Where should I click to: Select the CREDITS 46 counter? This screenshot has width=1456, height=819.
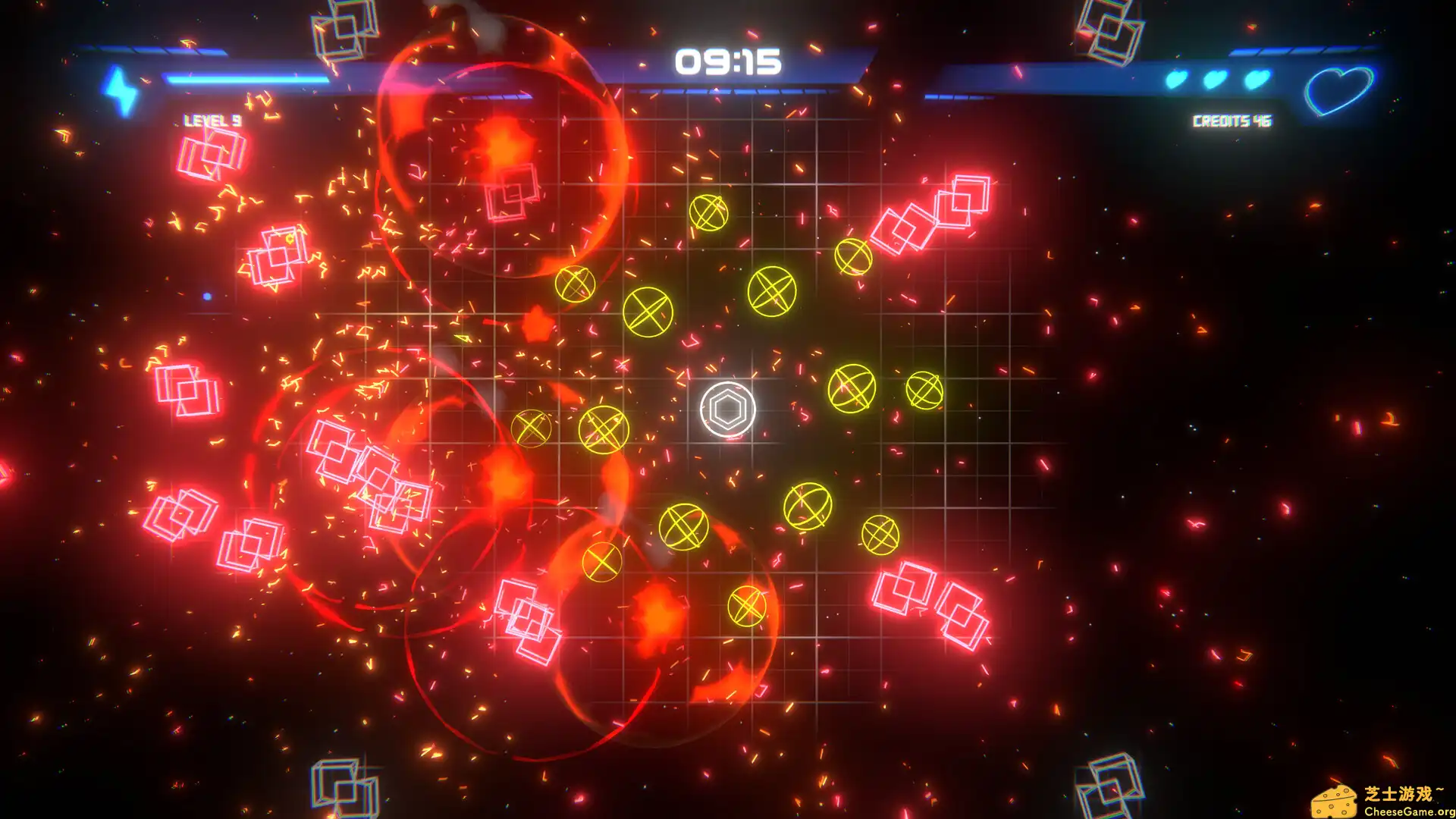pos(1233,120)
